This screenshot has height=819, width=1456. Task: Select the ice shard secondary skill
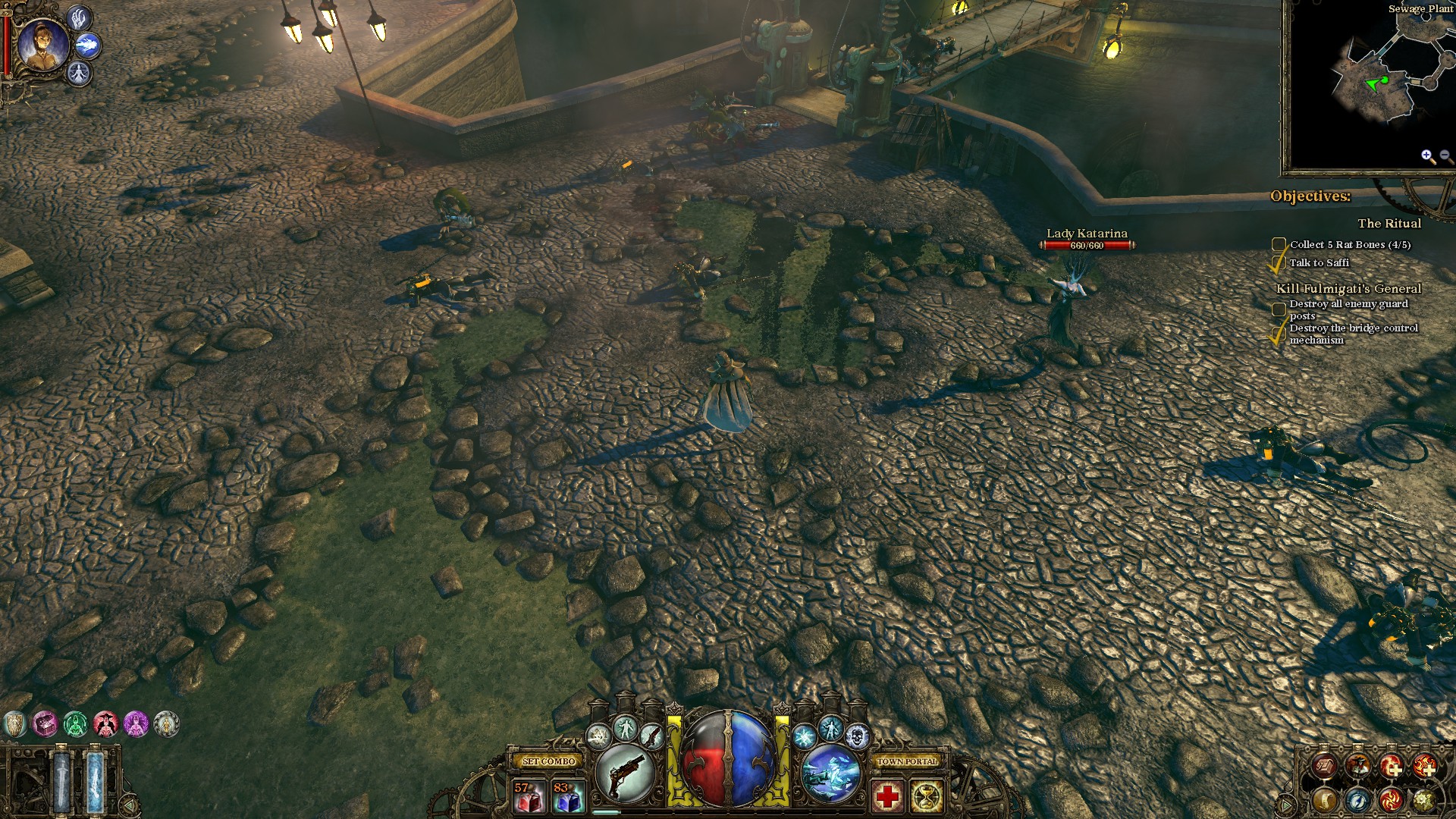click(x=831, y=773)
